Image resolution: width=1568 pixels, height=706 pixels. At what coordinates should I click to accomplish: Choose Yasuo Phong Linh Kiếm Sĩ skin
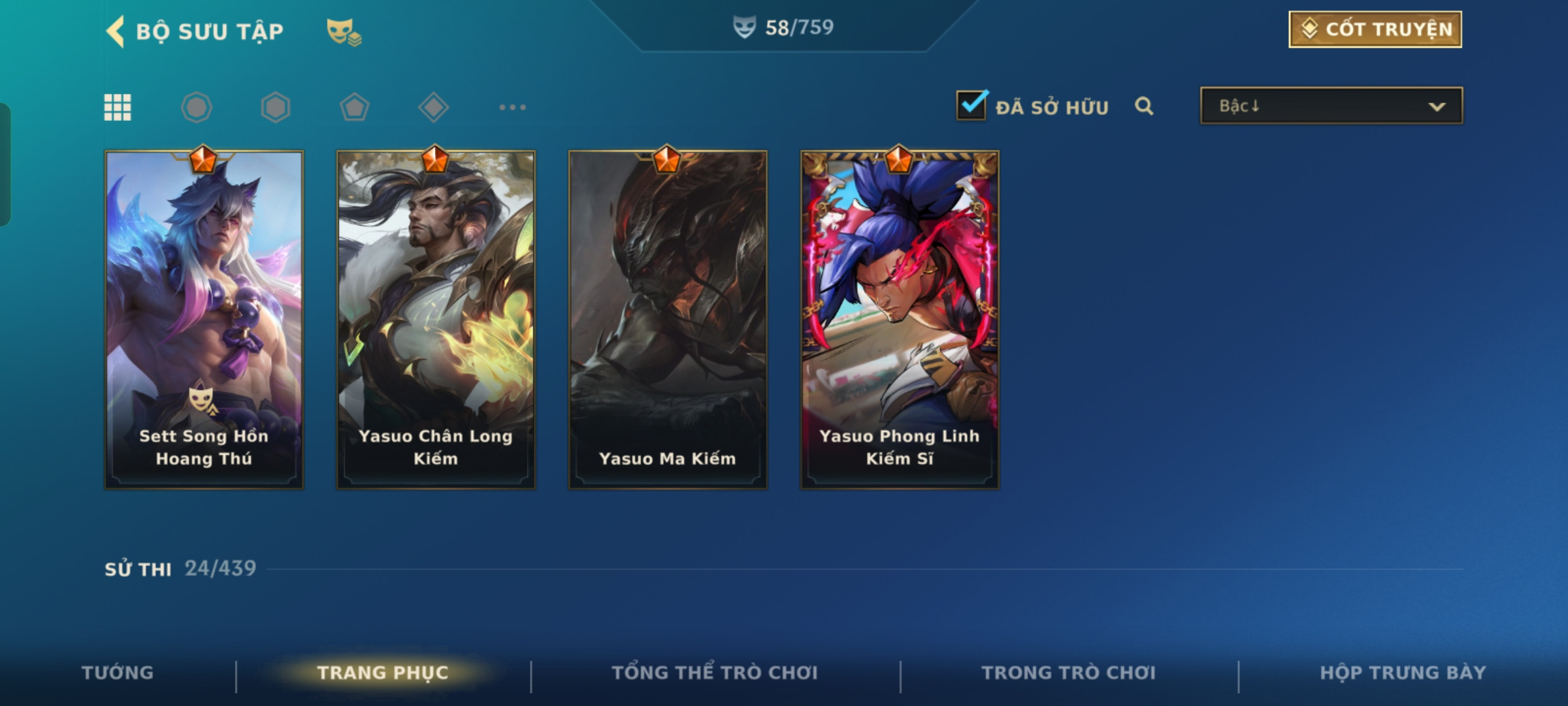pyautogui.click(x=900, y=320)
